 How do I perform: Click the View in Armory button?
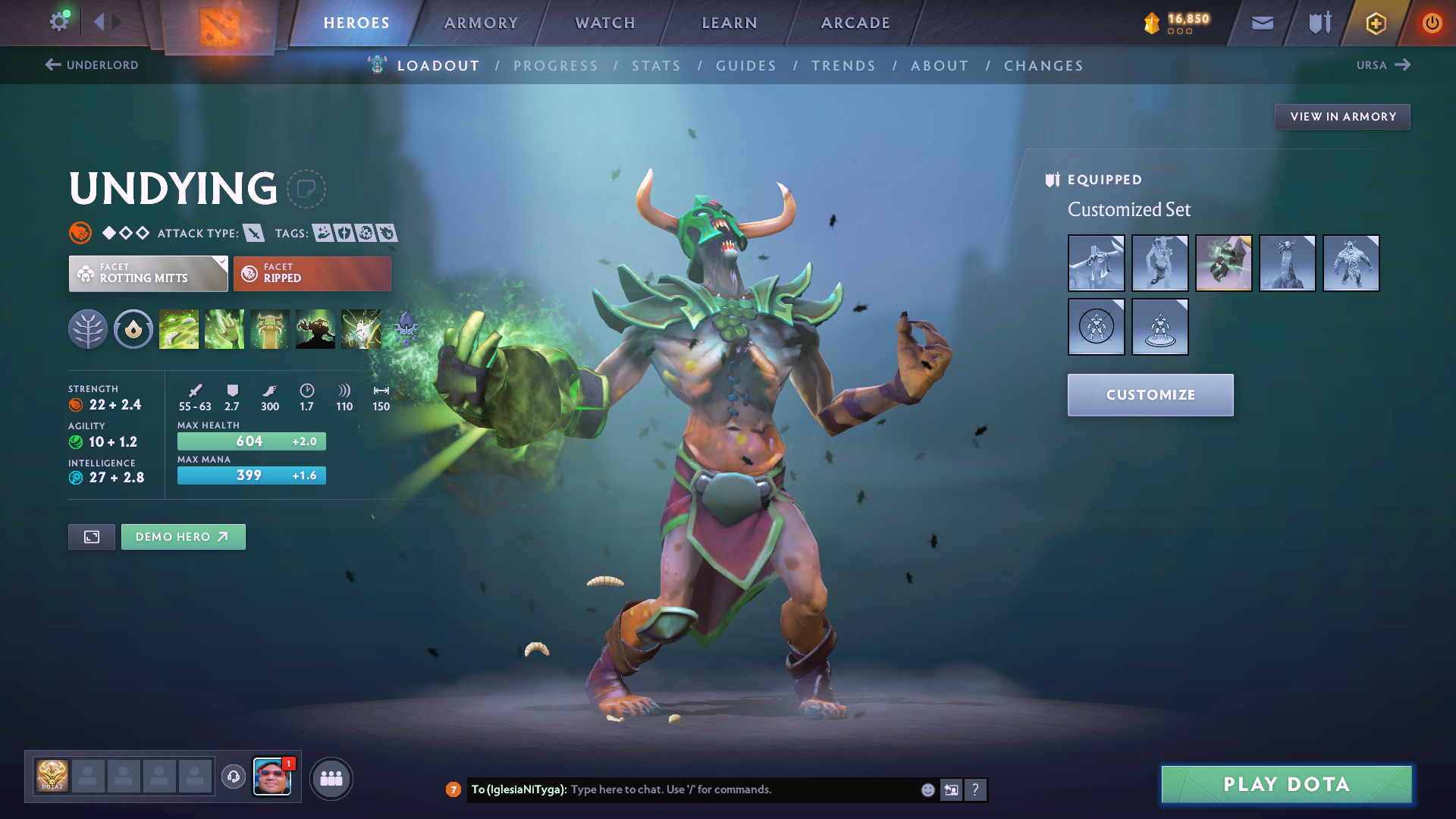(1342, 117)
